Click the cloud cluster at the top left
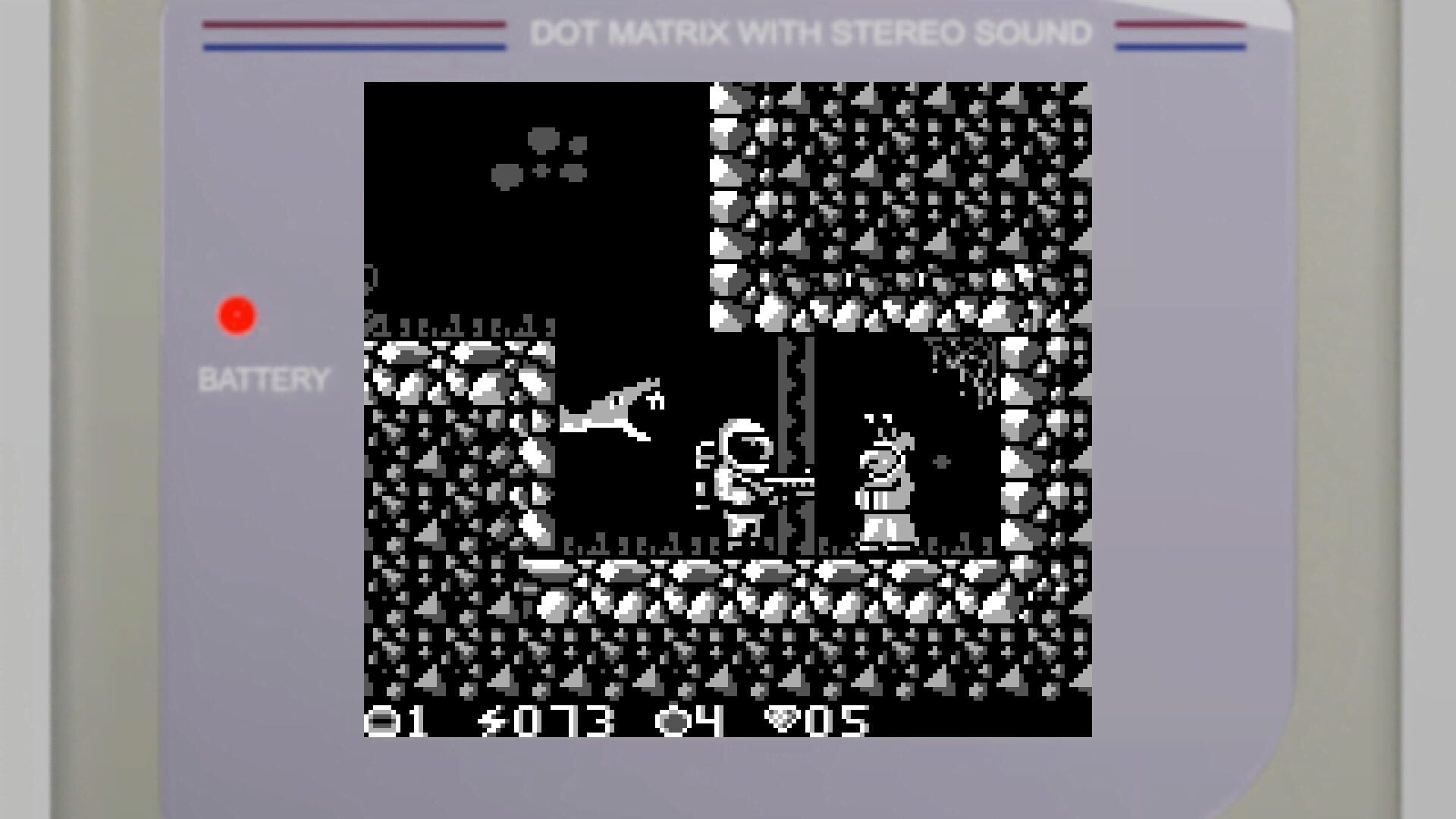Screen dimensions: 1456x819 (x=542, y=155)
